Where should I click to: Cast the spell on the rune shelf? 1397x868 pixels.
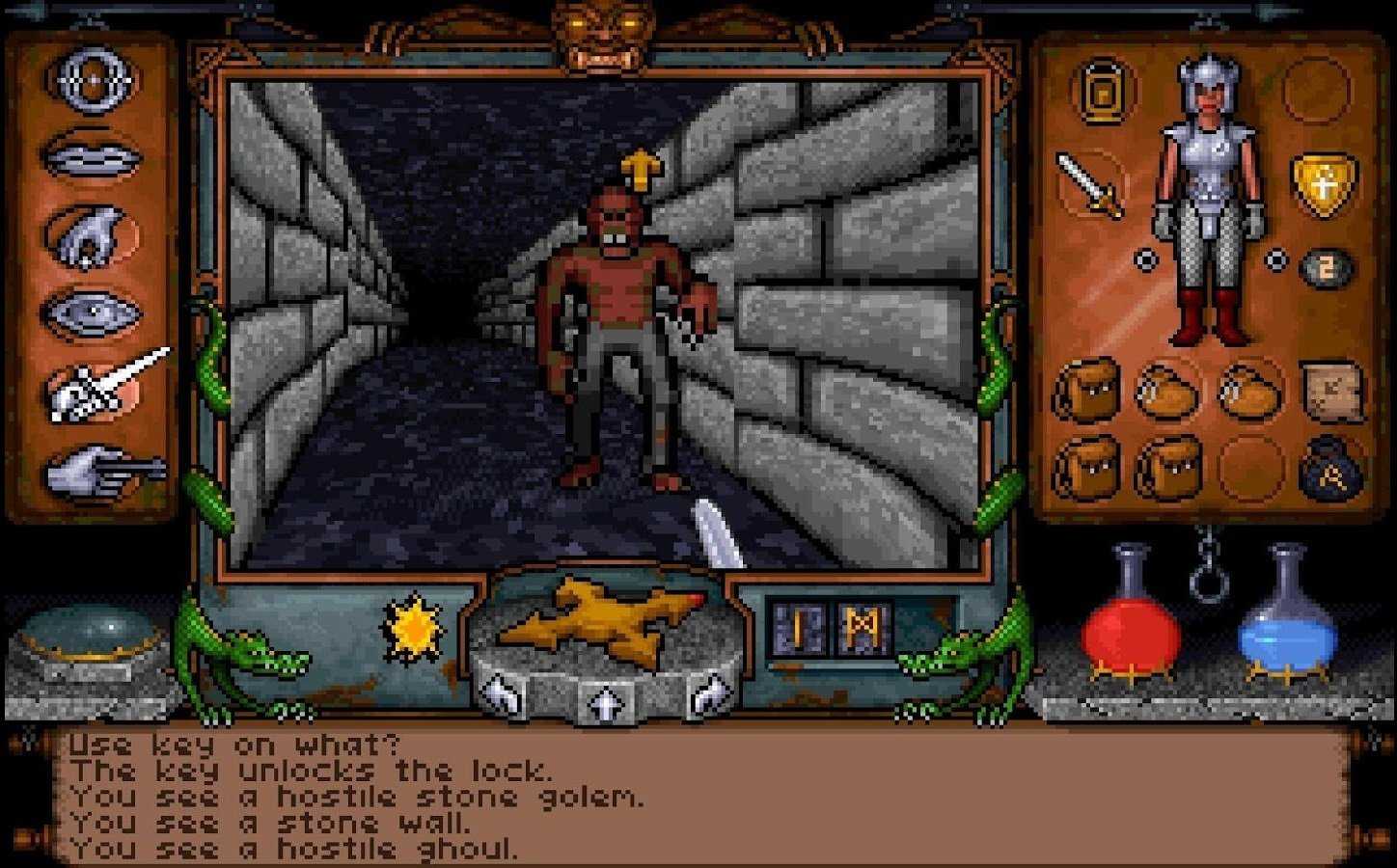pyautogui.click(x=832, y=628)
